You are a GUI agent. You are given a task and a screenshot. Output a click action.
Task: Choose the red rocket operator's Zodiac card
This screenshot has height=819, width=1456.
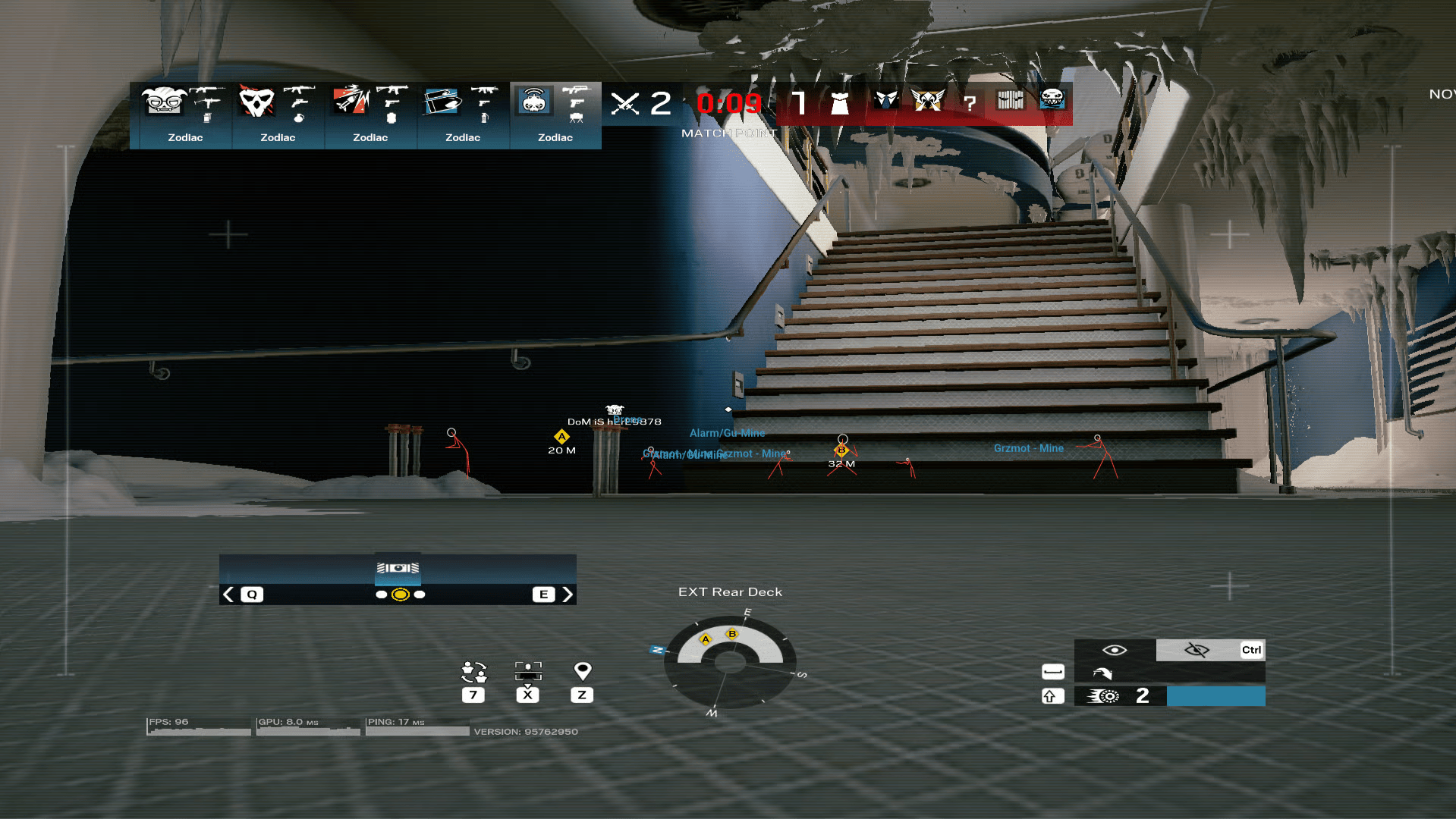coord(370,115)
